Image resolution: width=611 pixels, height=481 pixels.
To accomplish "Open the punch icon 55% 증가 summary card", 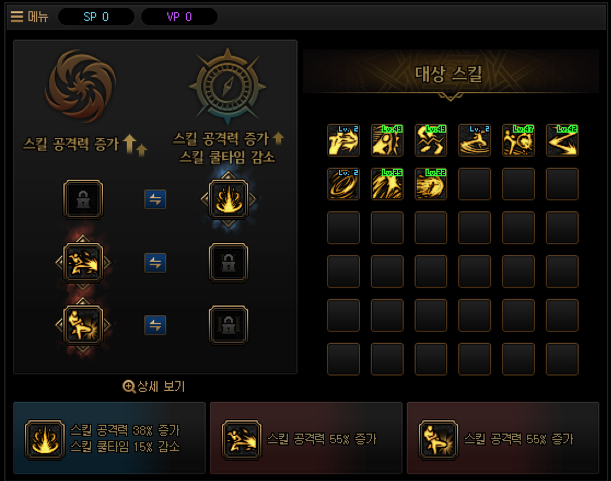I will [306, 438].
